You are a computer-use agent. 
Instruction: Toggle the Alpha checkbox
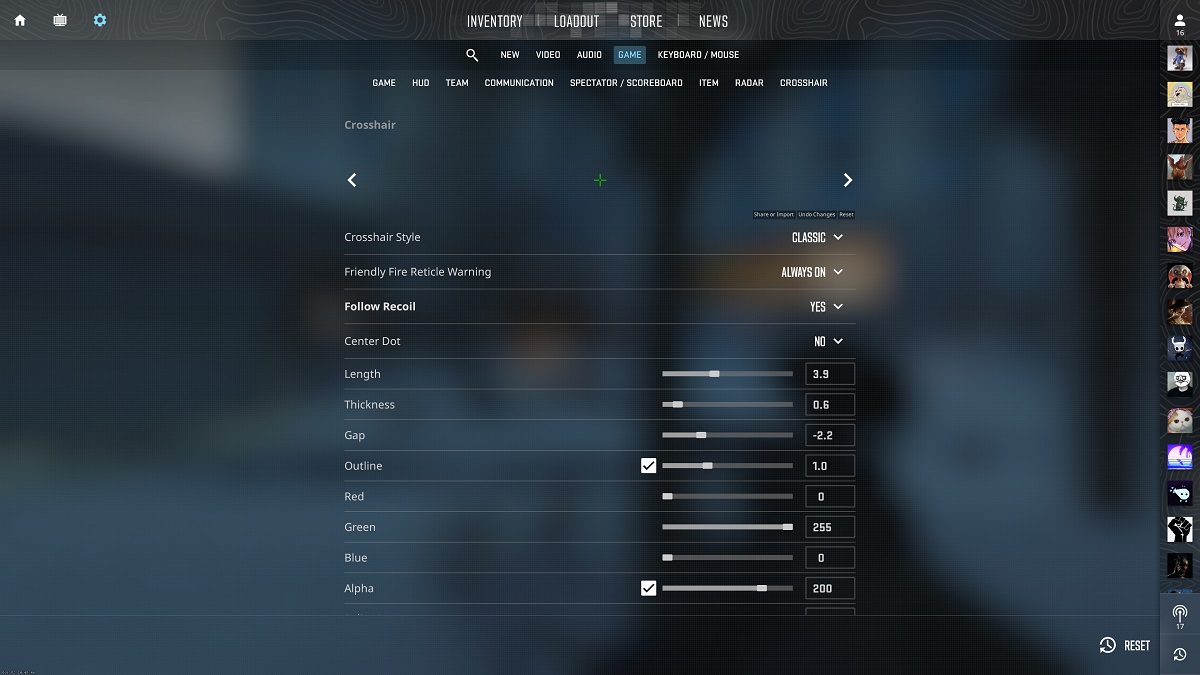pyautogui.click(x=649, y=588)
